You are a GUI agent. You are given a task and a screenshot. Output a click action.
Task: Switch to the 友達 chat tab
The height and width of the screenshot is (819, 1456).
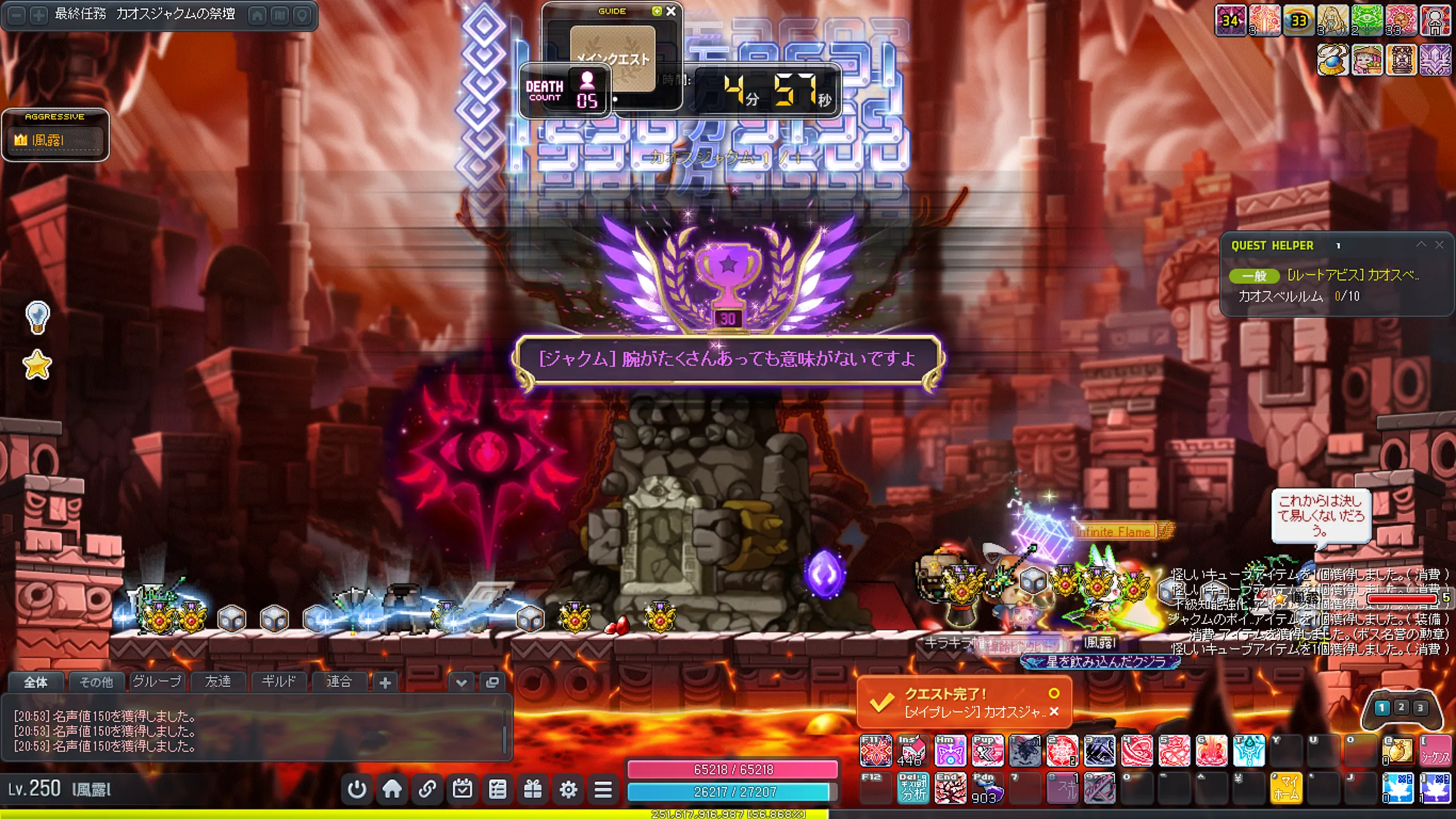coord(218,681)
